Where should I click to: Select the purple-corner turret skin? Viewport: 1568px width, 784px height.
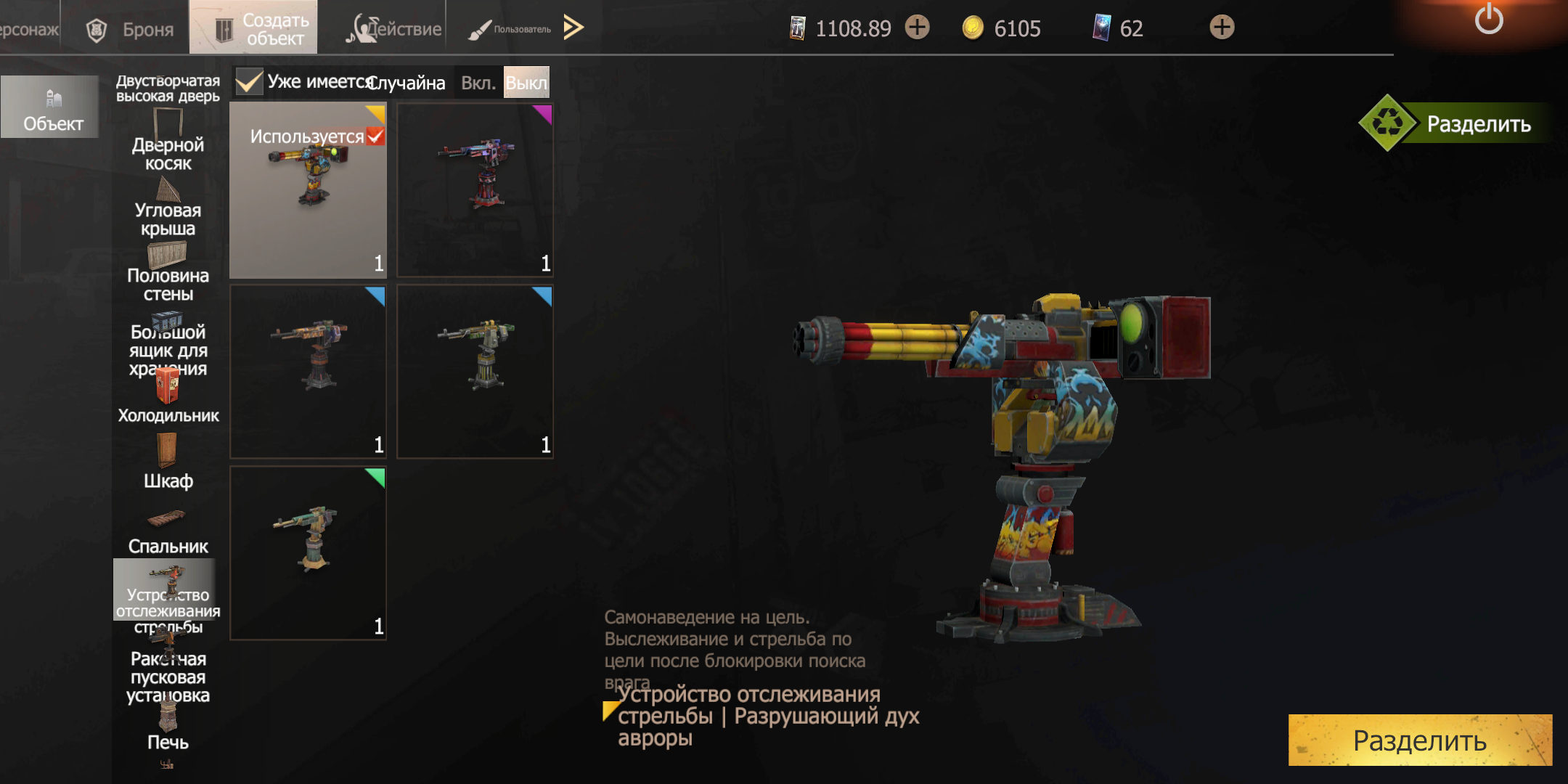(x=475, y=190)
